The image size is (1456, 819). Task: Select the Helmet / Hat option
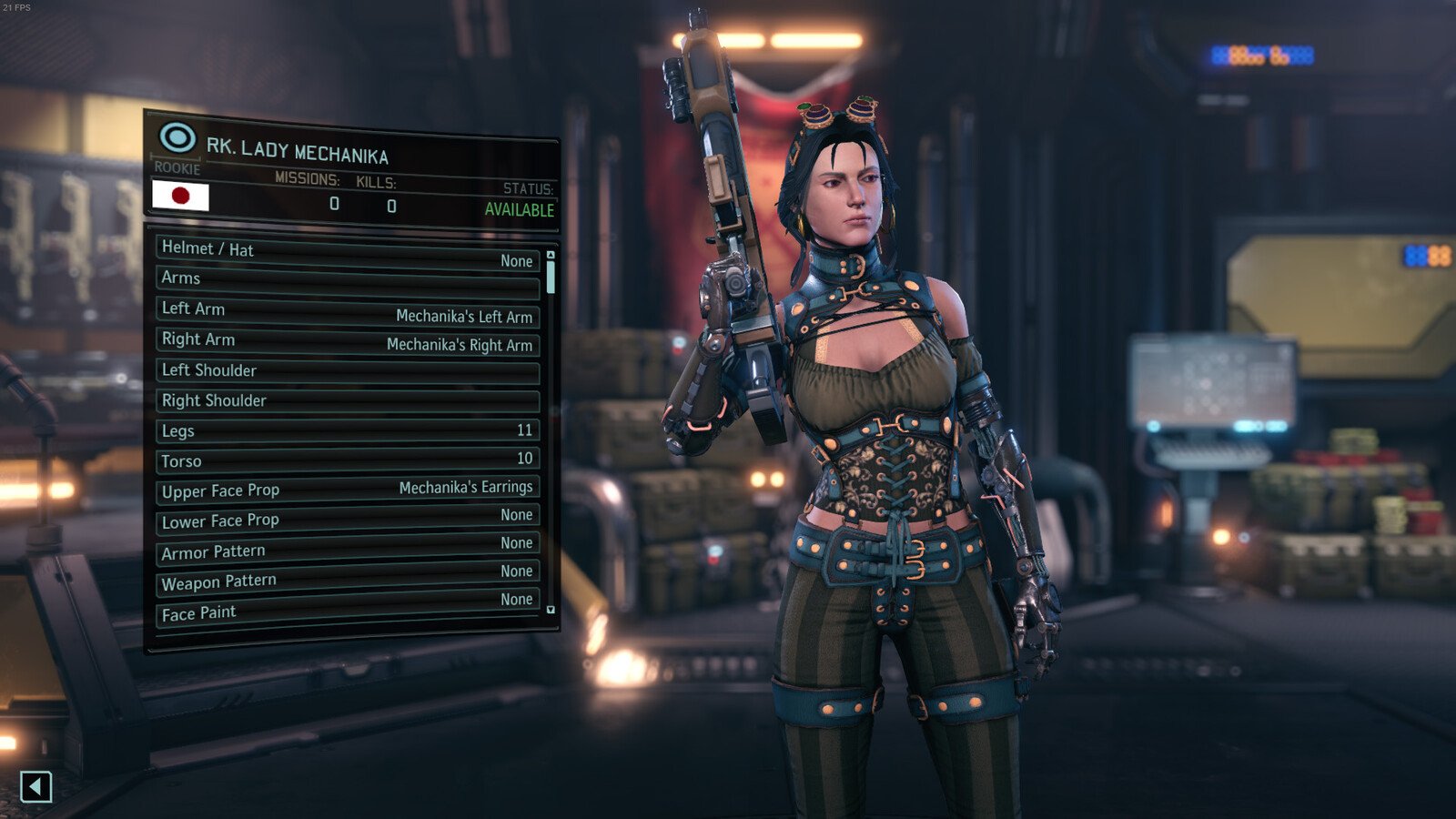point(348,253)
